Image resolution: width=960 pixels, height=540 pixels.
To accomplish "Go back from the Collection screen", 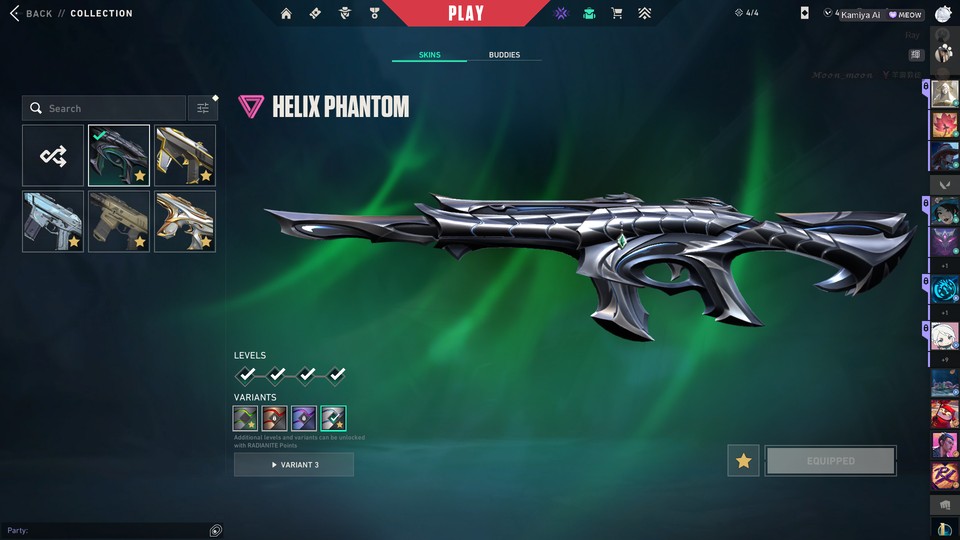I will tap(31, 14).
